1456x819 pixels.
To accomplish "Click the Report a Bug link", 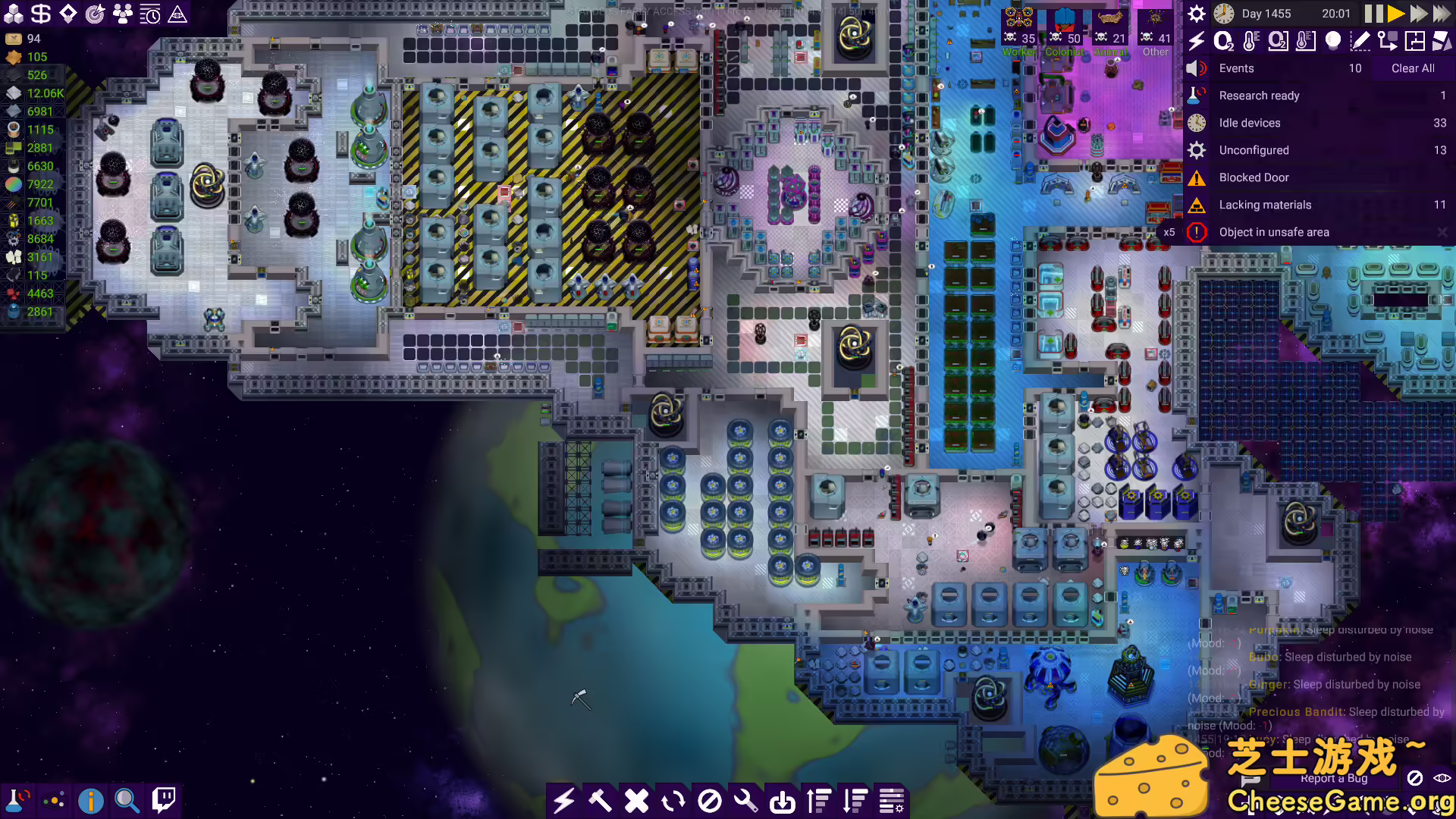I will 1335,778.
